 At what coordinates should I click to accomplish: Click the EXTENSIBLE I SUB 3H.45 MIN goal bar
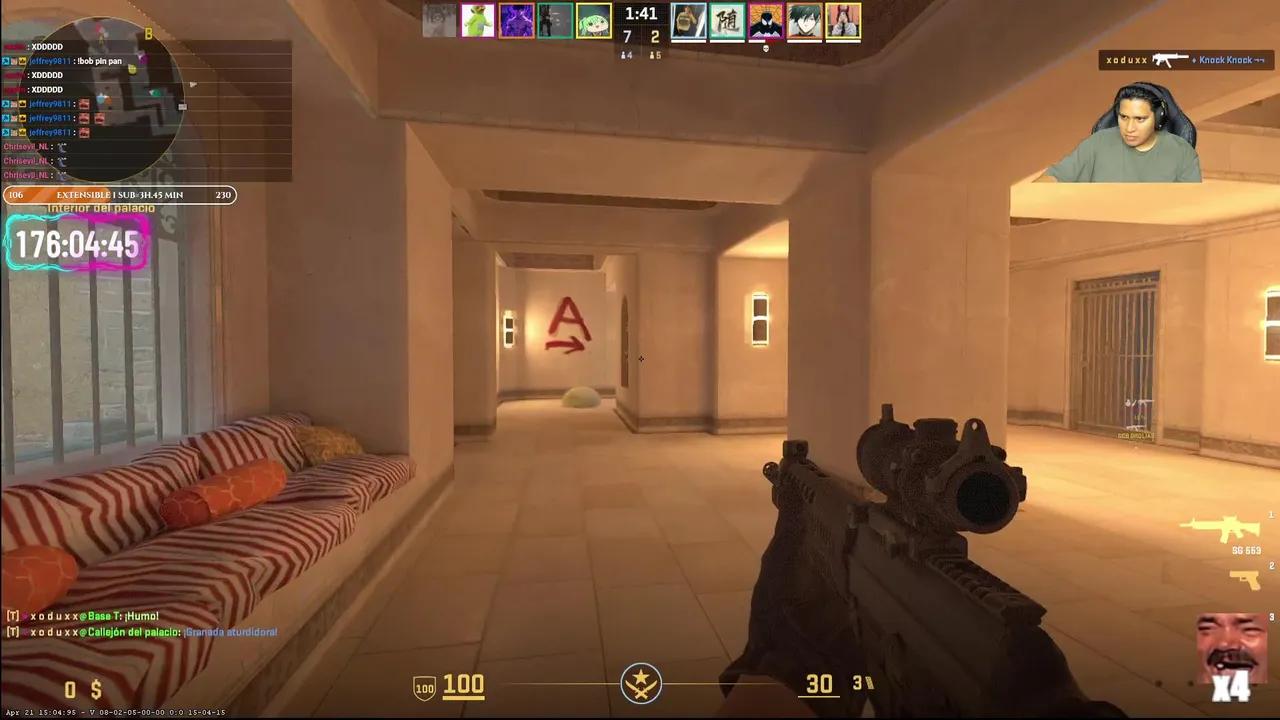[120, 195]
